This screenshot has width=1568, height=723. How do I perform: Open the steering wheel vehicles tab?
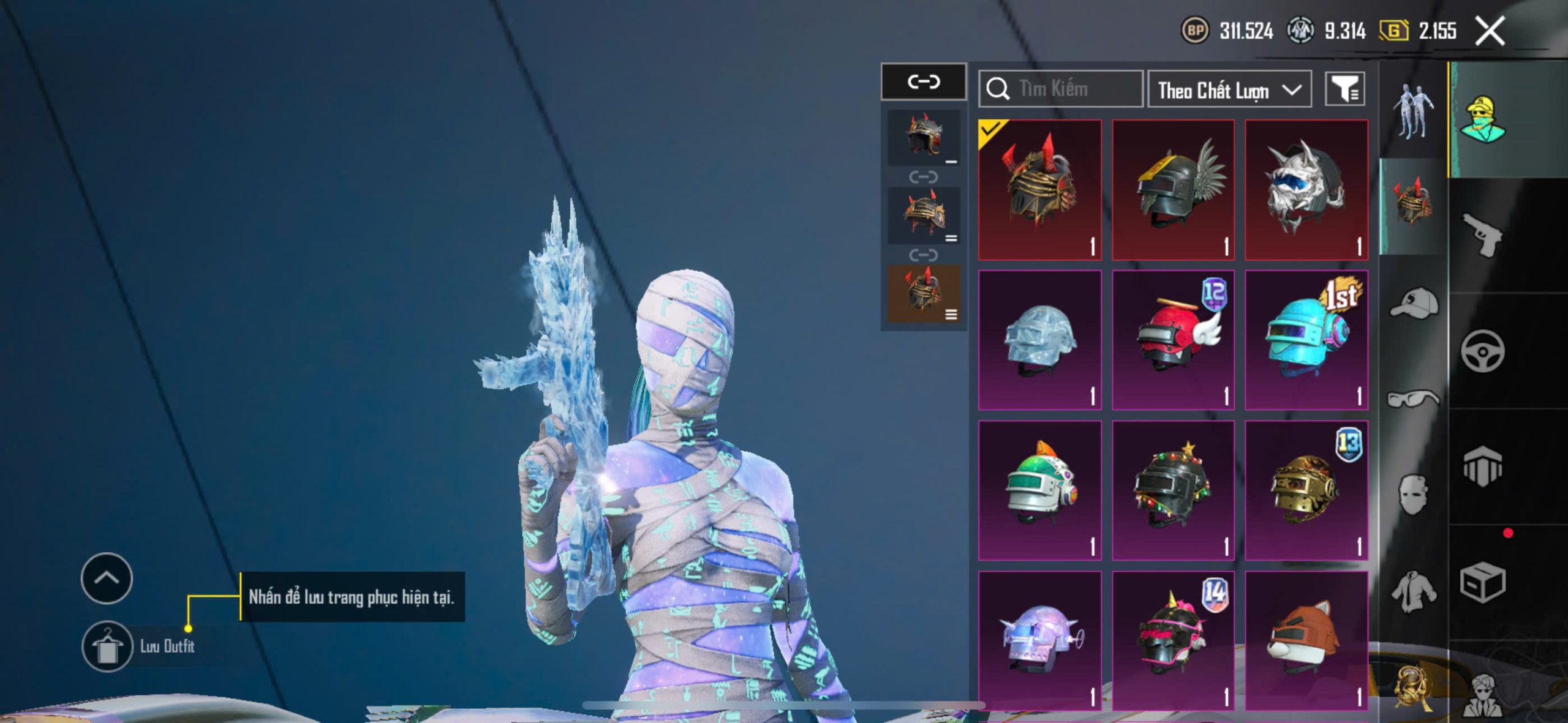click(1482, 351)
